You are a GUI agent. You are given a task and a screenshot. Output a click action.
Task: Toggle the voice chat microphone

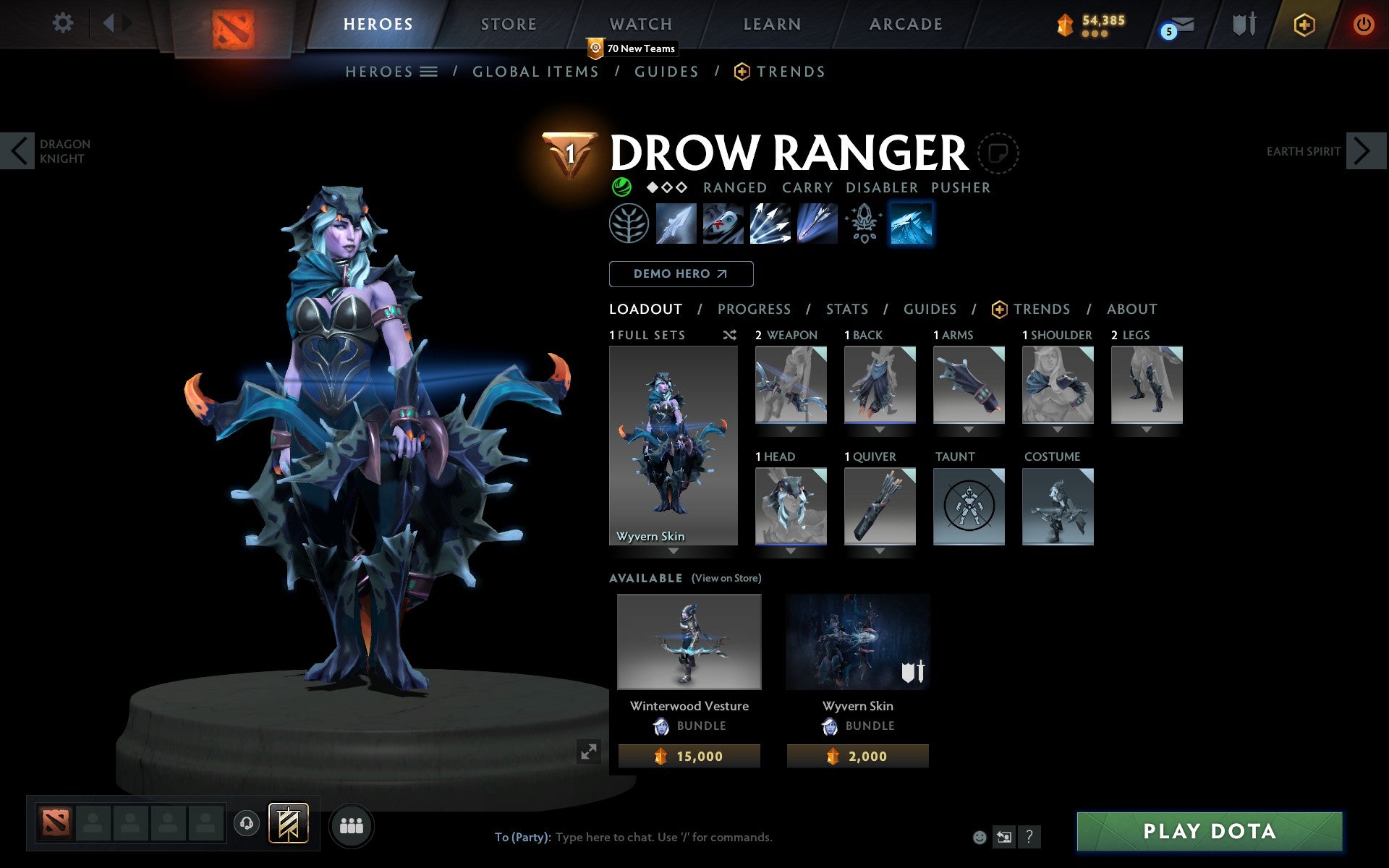click(247, 824)
